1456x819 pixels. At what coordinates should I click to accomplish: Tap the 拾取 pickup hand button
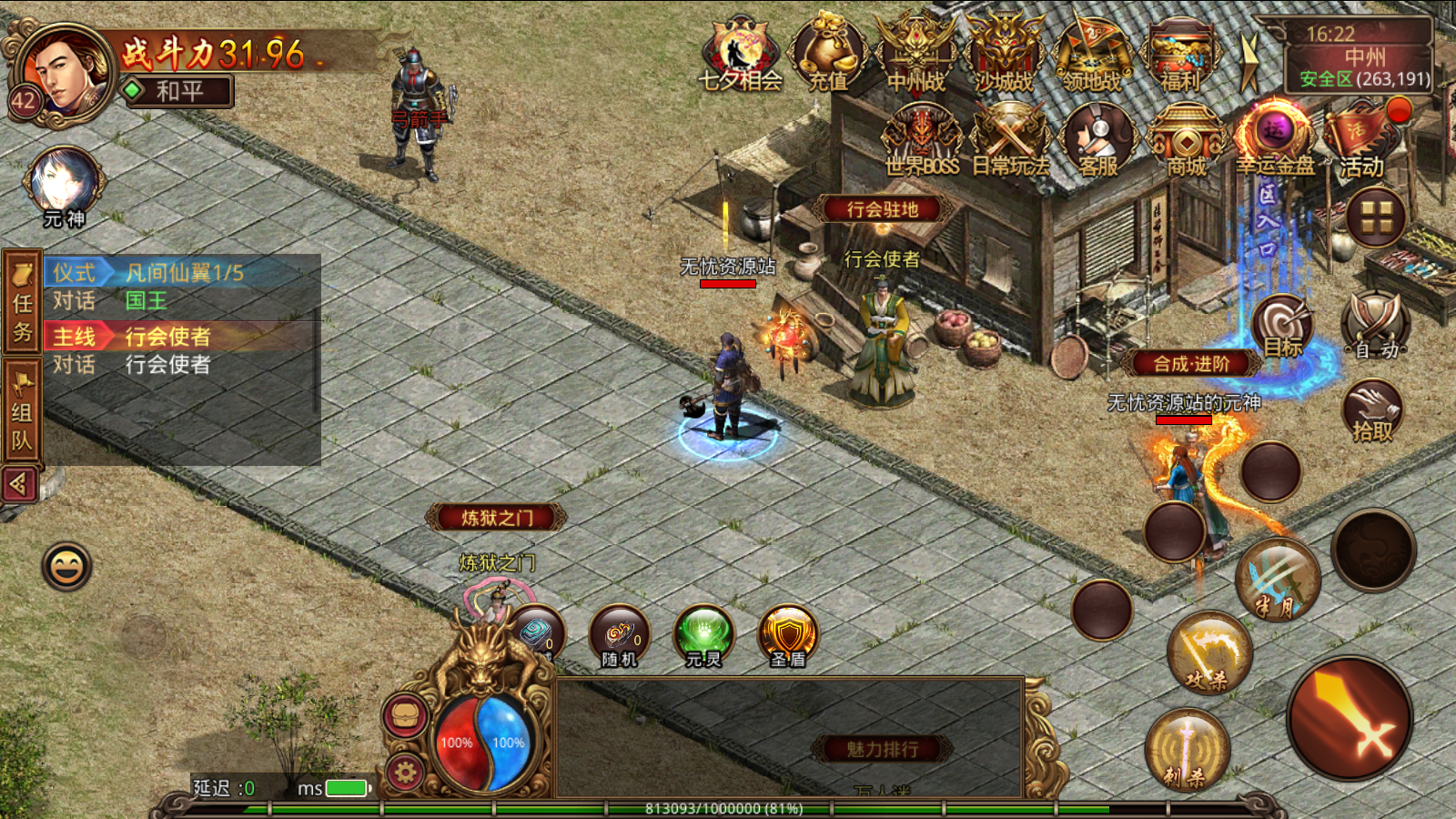(1372, 411)
